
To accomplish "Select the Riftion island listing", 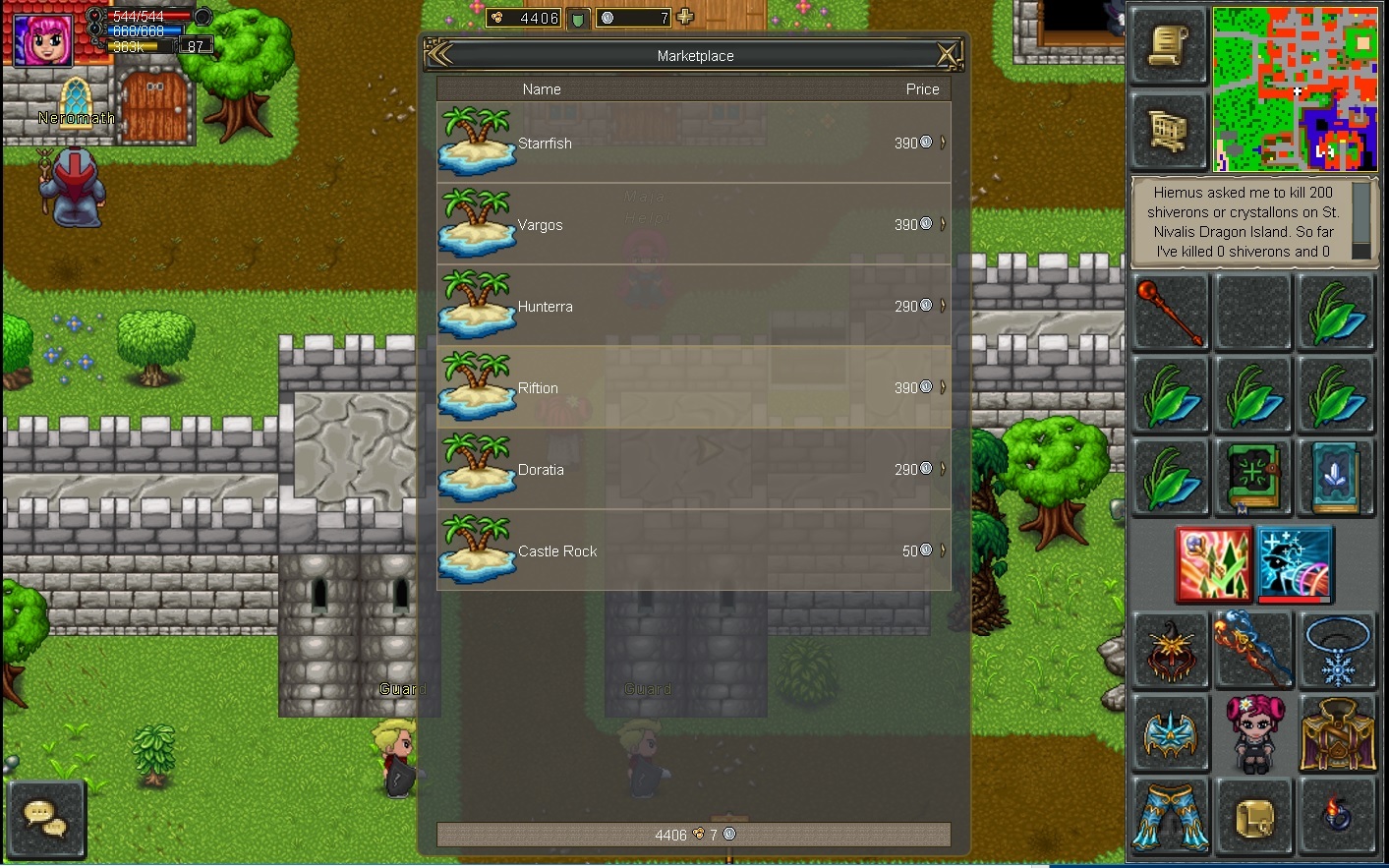I will [x=693, y=388].
